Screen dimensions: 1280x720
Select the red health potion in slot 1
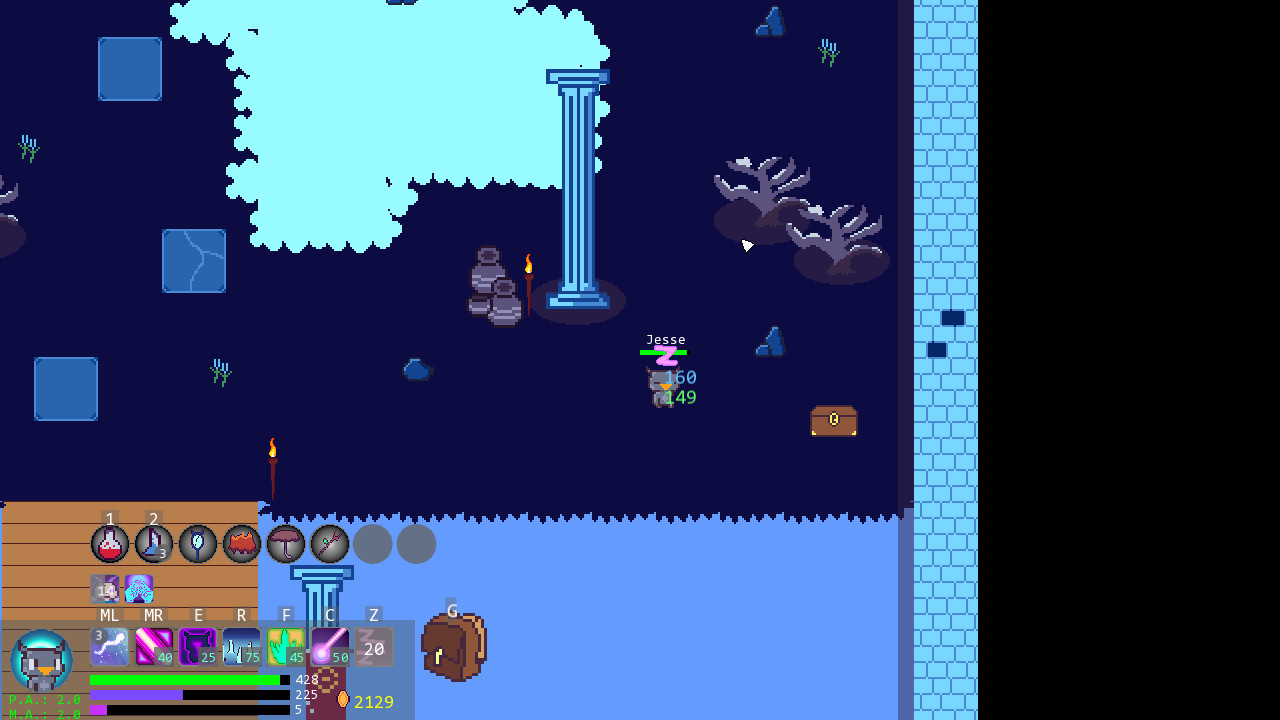click(110, 544)
